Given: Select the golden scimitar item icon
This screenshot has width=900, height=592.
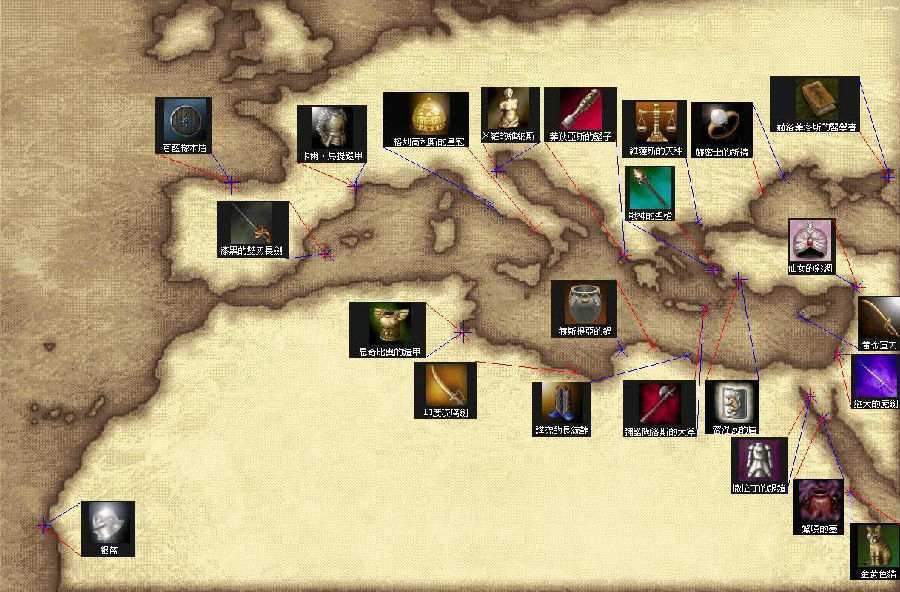Looking at the screenshot, I should coord(444,383).
